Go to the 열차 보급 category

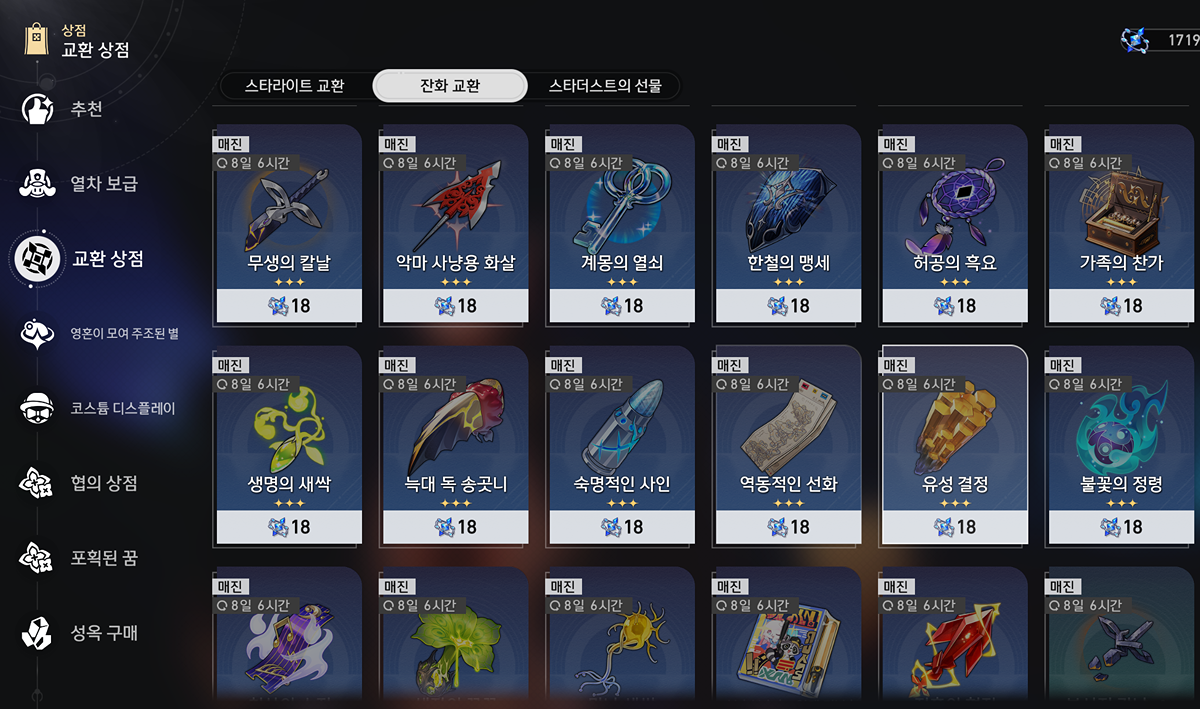(x=104, y=184)
